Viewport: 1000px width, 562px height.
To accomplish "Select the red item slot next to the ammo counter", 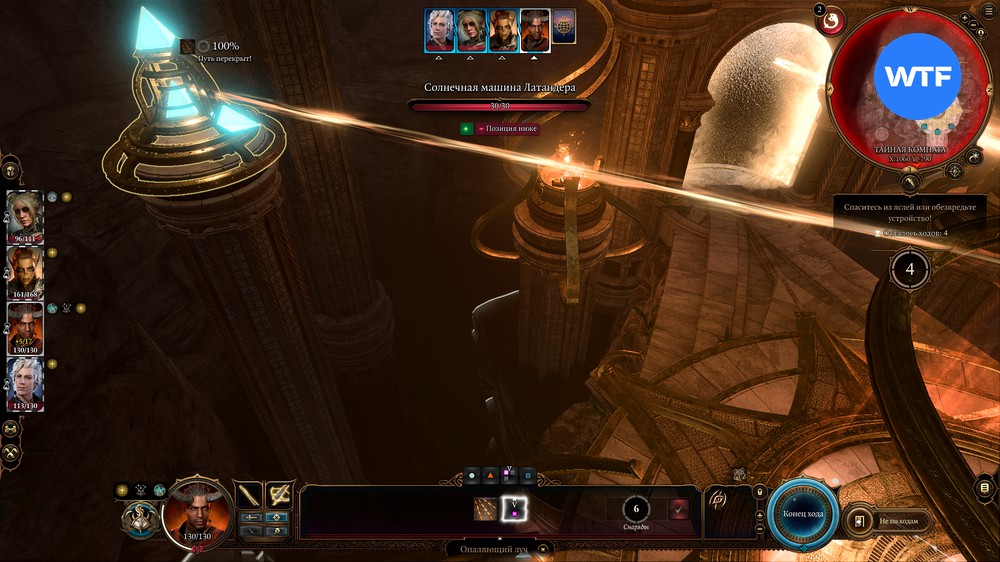I will click(679, 509).
